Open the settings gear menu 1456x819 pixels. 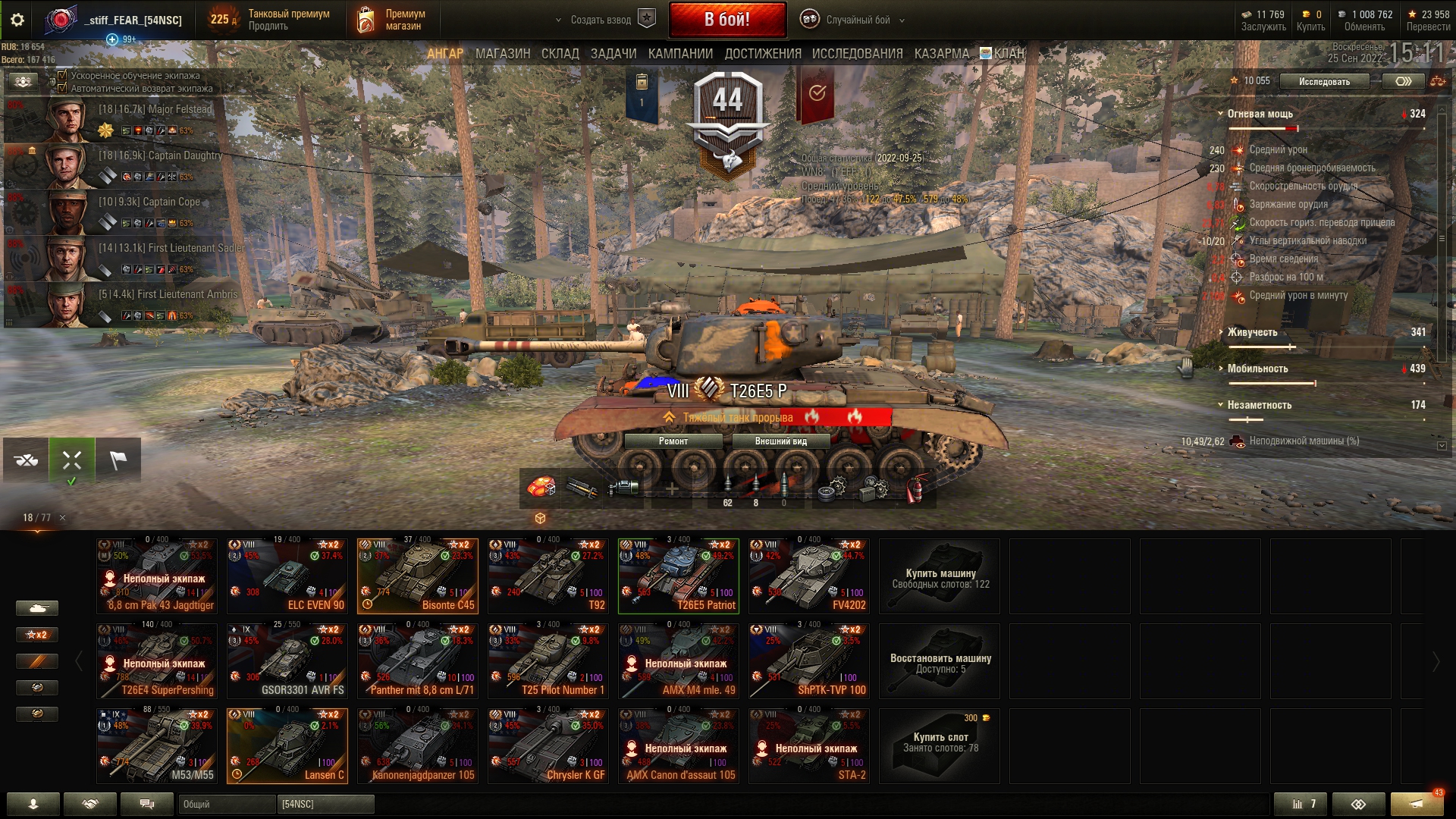click(x=17, y=20)
